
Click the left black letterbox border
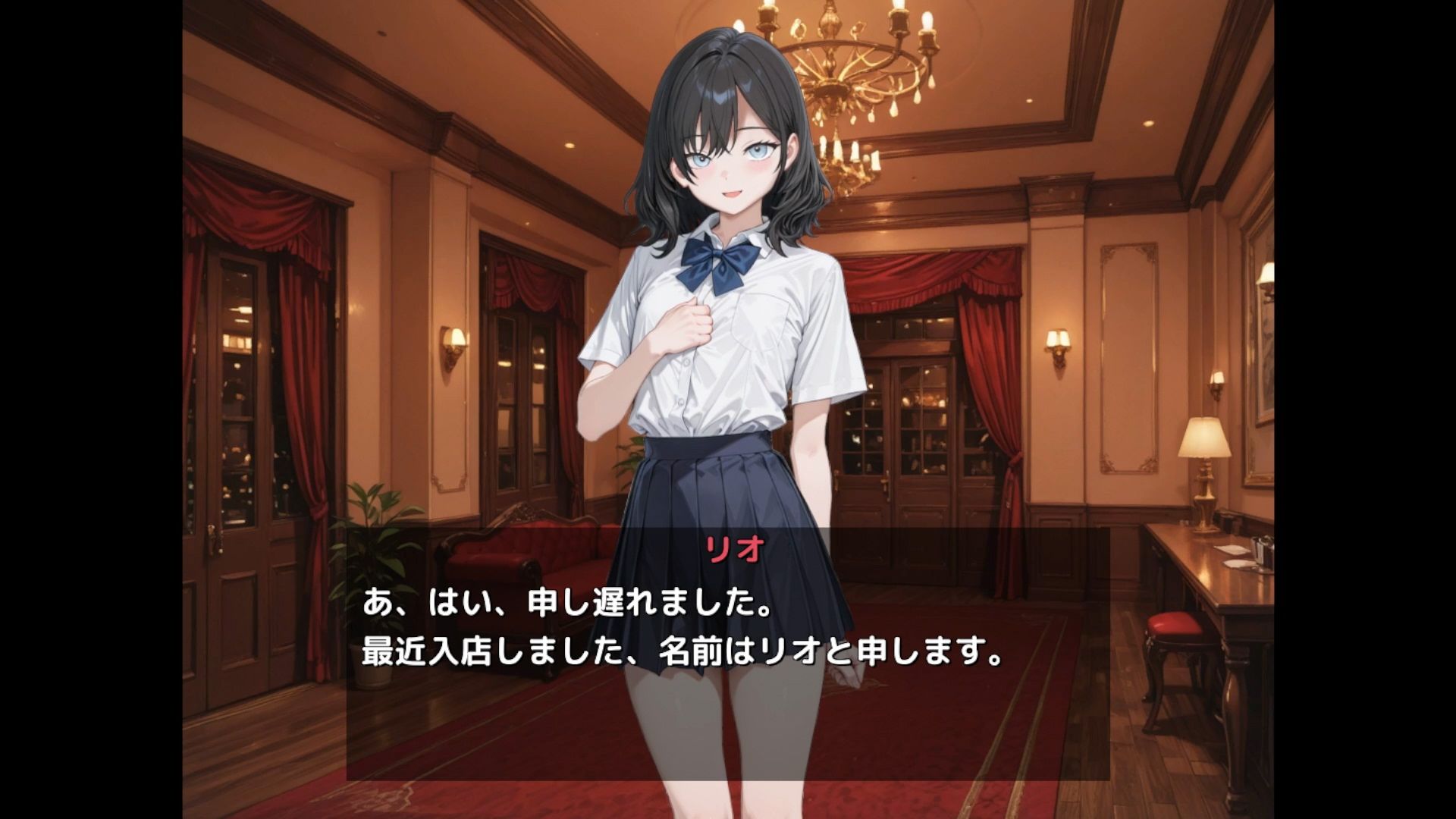pos(91,409)
